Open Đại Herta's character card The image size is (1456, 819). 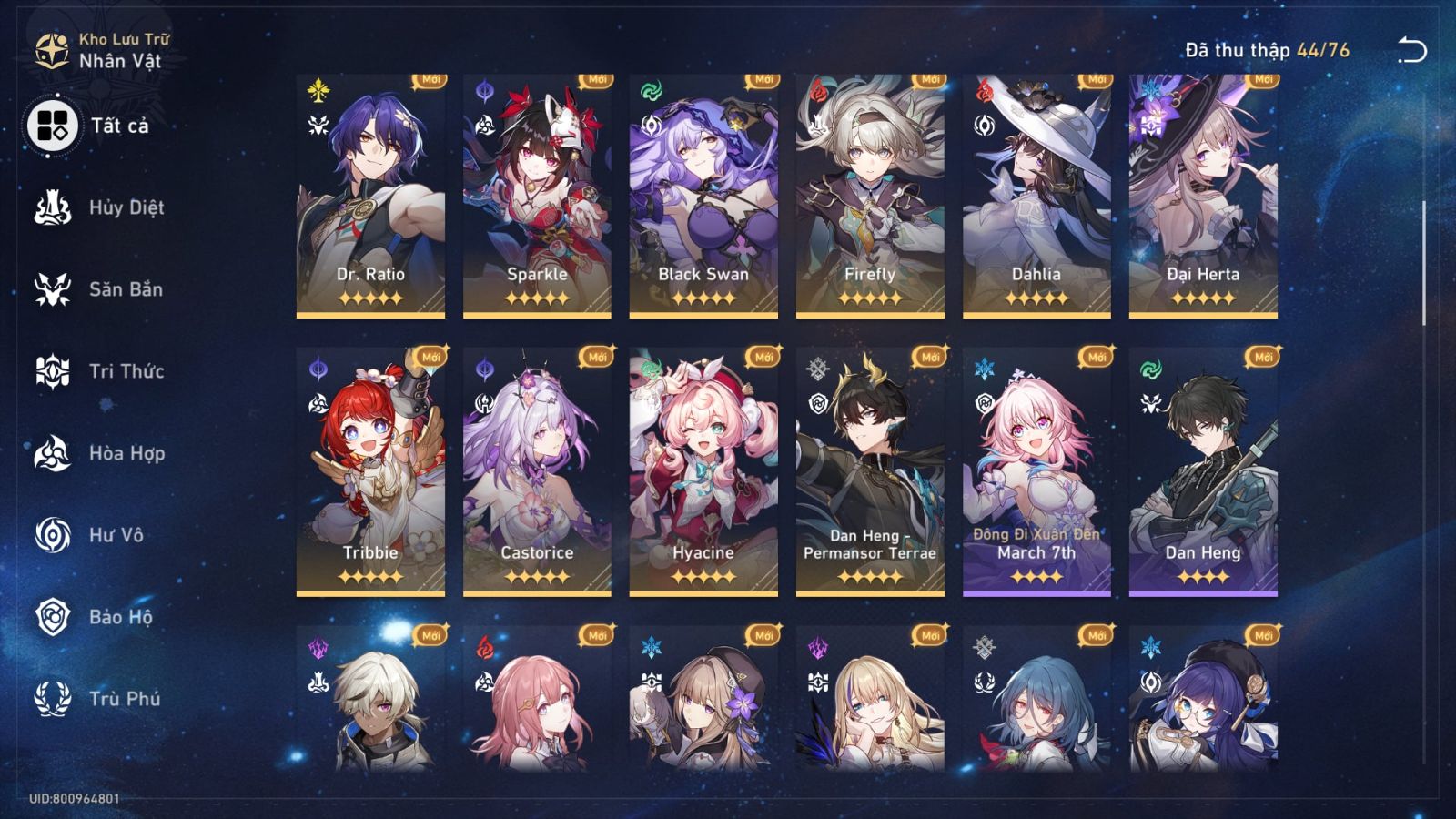click(x=1203, y=191)
